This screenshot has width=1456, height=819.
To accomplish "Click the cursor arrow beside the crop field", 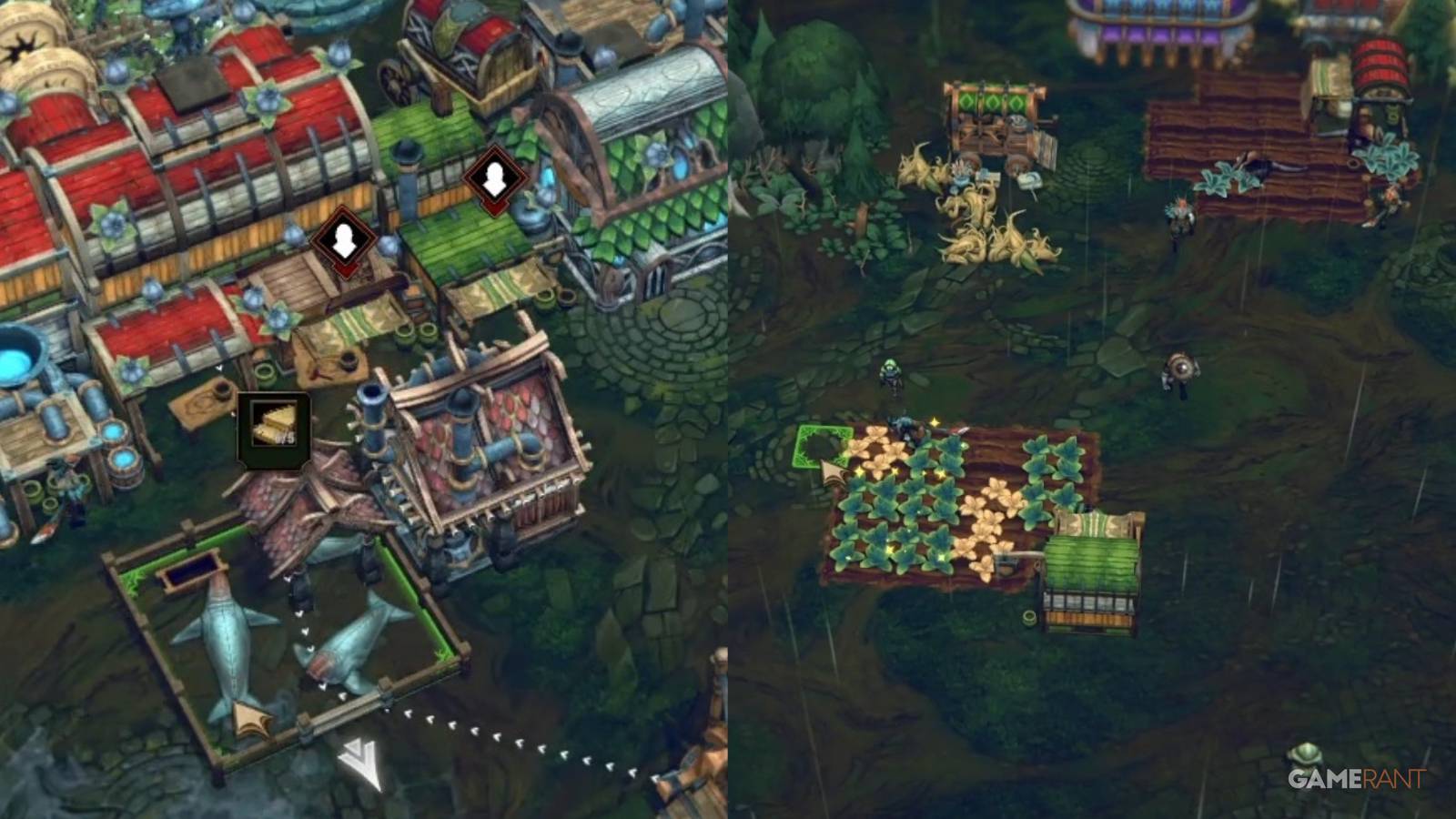I will click(x=828, y=473).
